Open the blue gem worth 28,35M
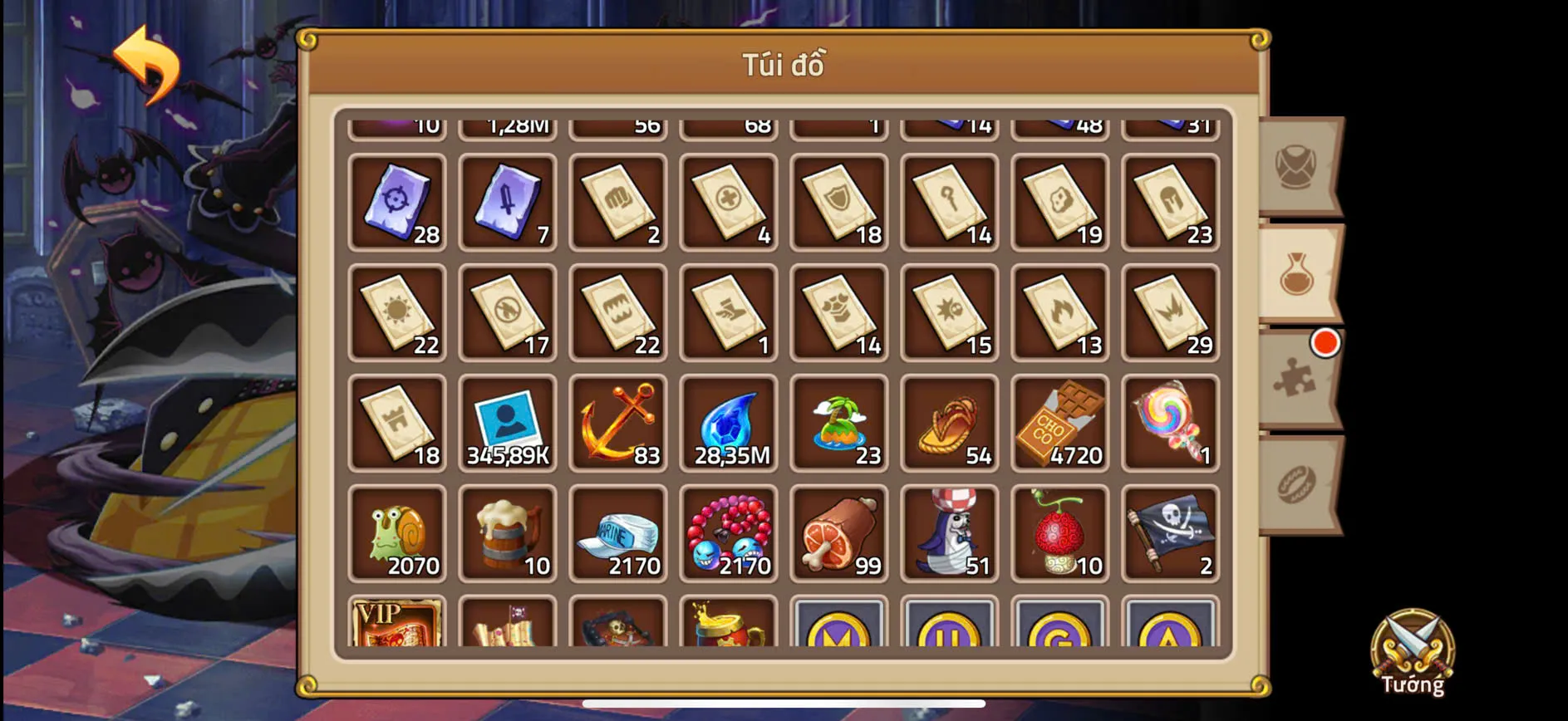This screenshot has height=721, width=1568. tap(728, 424)
